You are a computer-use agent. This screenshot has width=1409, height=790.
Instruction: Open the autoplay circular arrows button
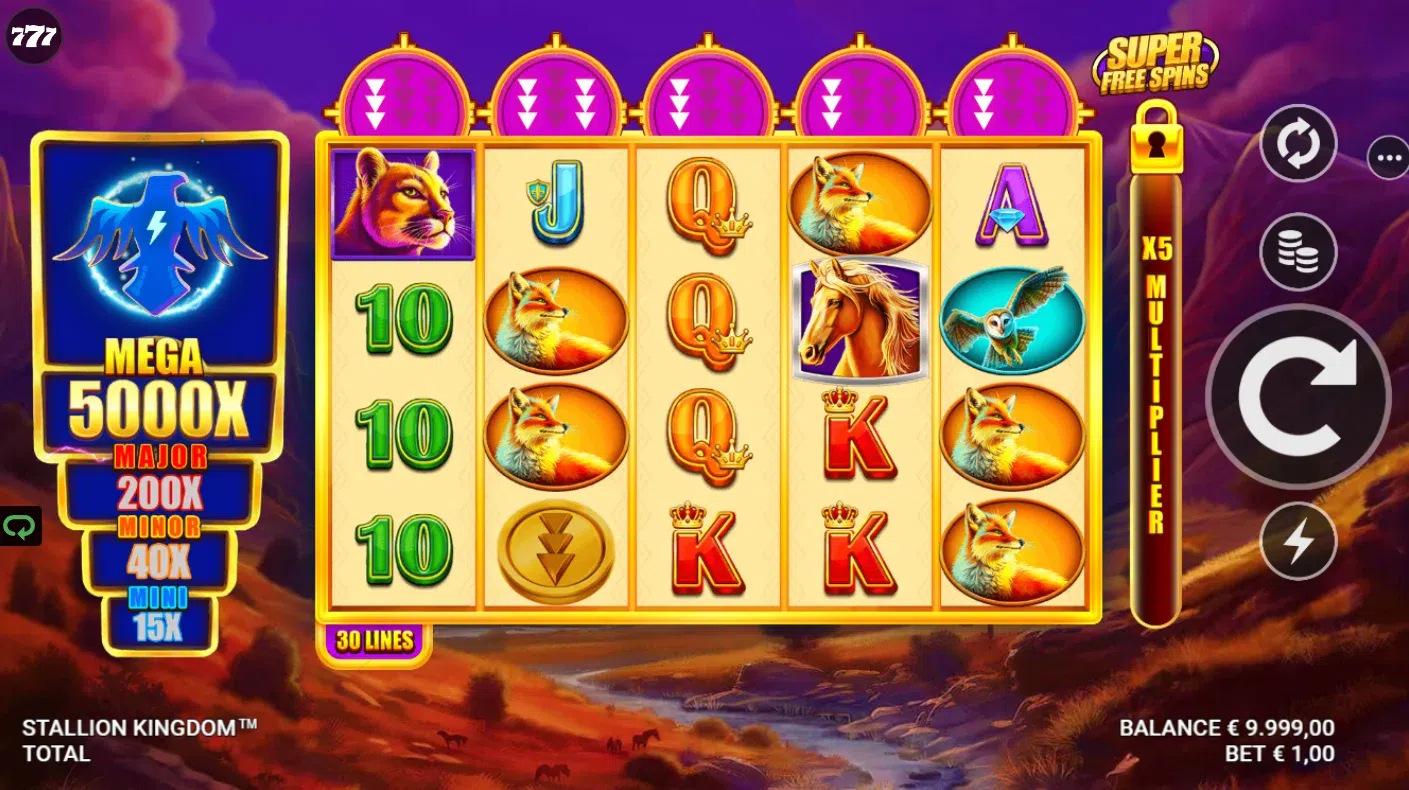tap(1298, 144)
